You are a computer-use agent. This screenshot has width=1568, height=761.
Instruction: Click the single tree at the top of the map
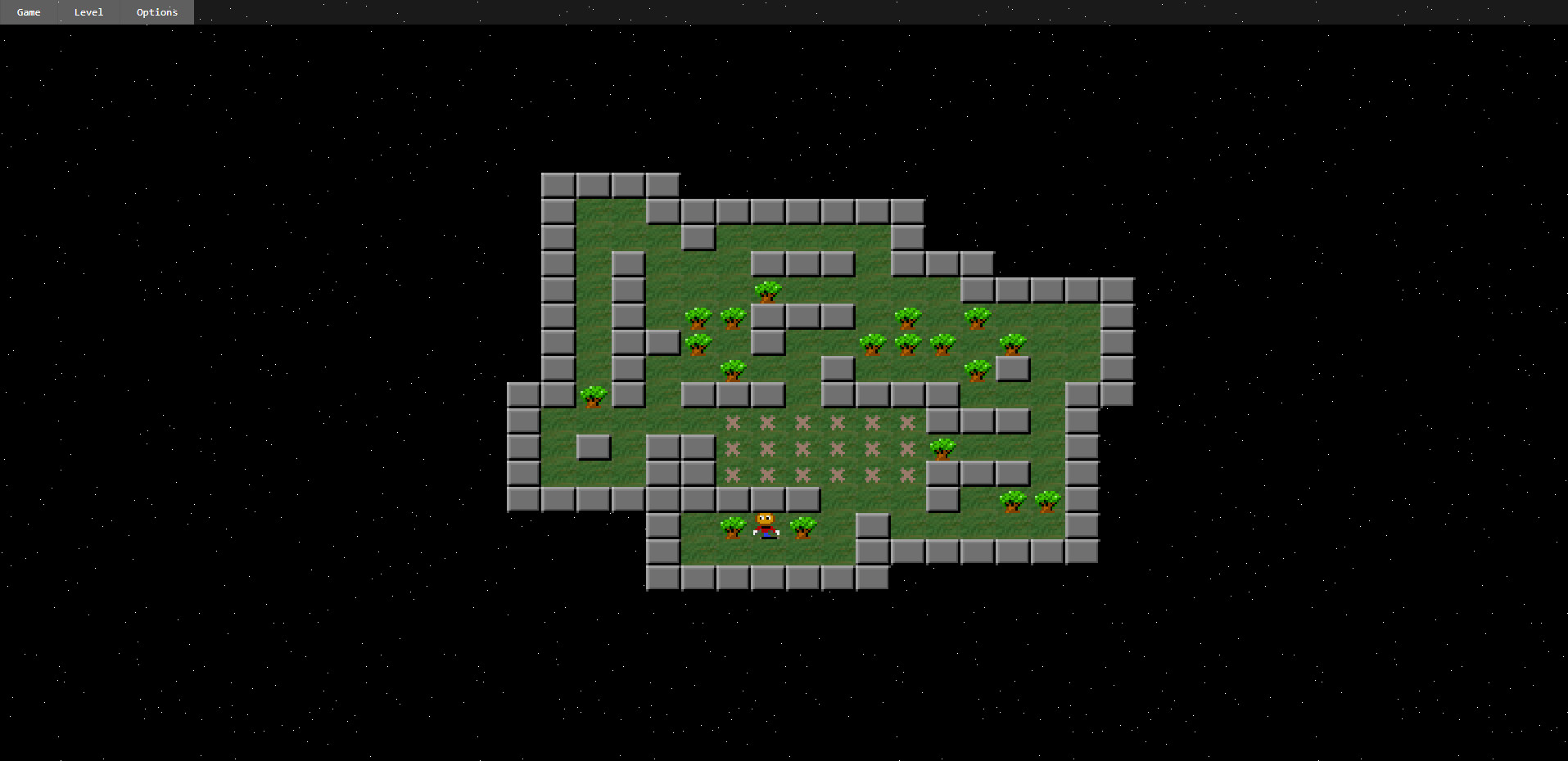point(768,291)
